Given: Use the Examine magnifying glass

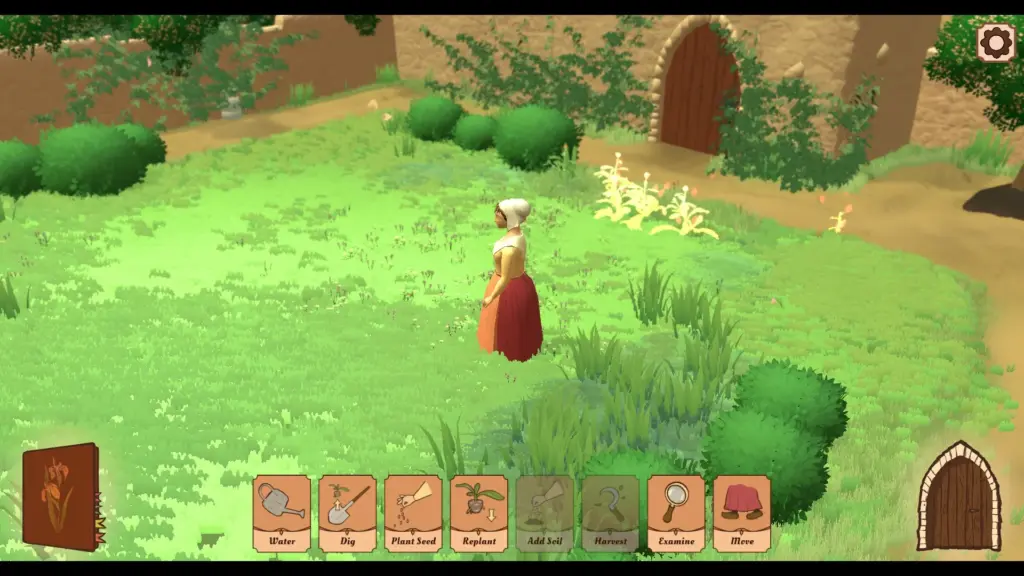Looking at the screenshot, I should click(x=676, y=512).
